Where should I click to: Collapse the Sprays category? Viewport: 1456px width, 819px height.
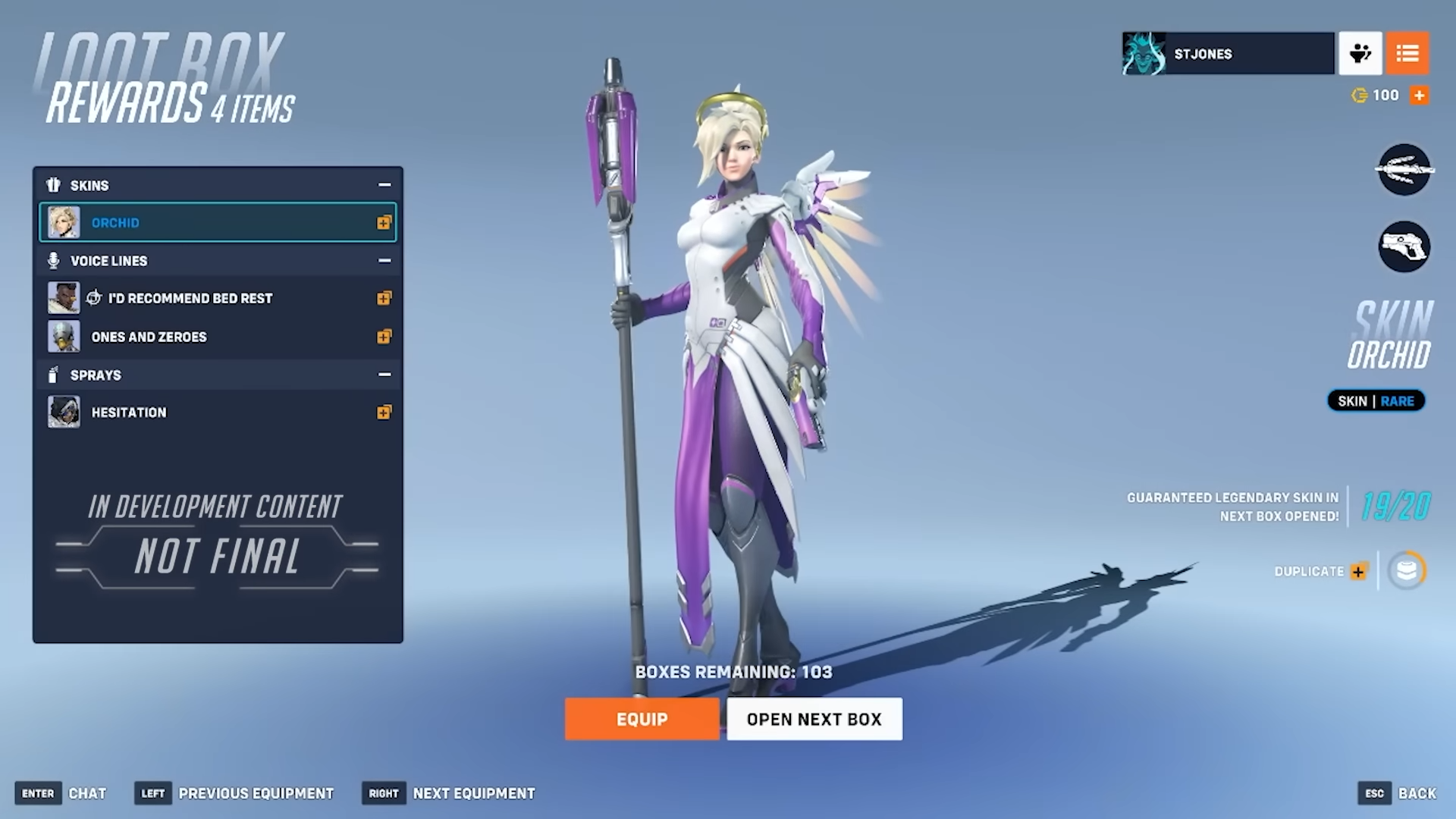pos(384,375)
